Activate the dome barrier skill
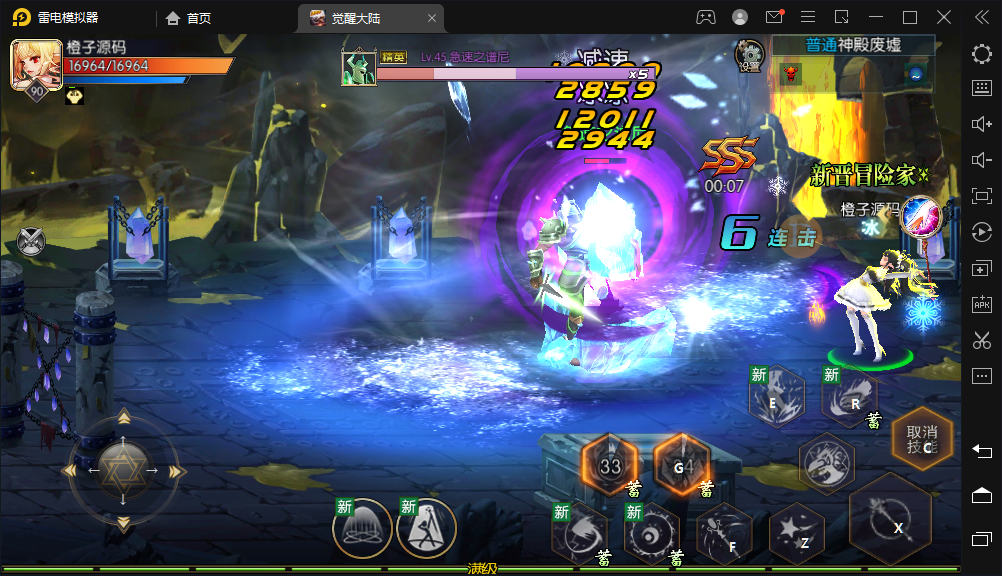Screen dimensions: 1002x576 [361, 529]
